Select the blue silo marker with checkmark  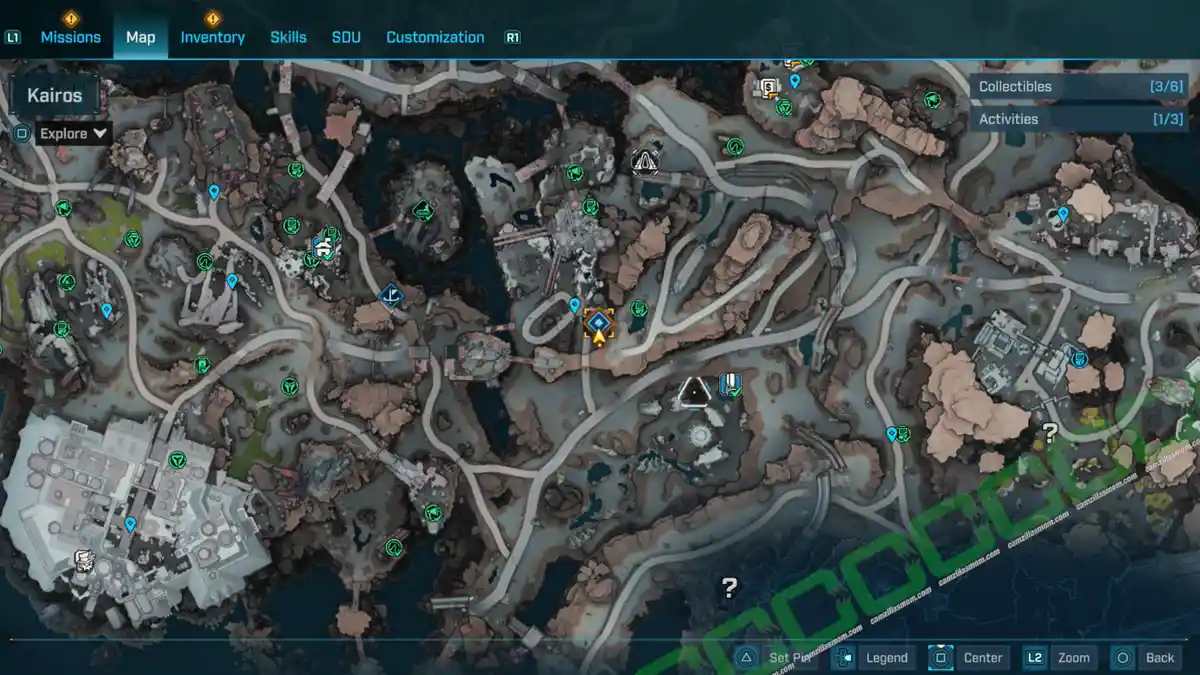point(729,385)
